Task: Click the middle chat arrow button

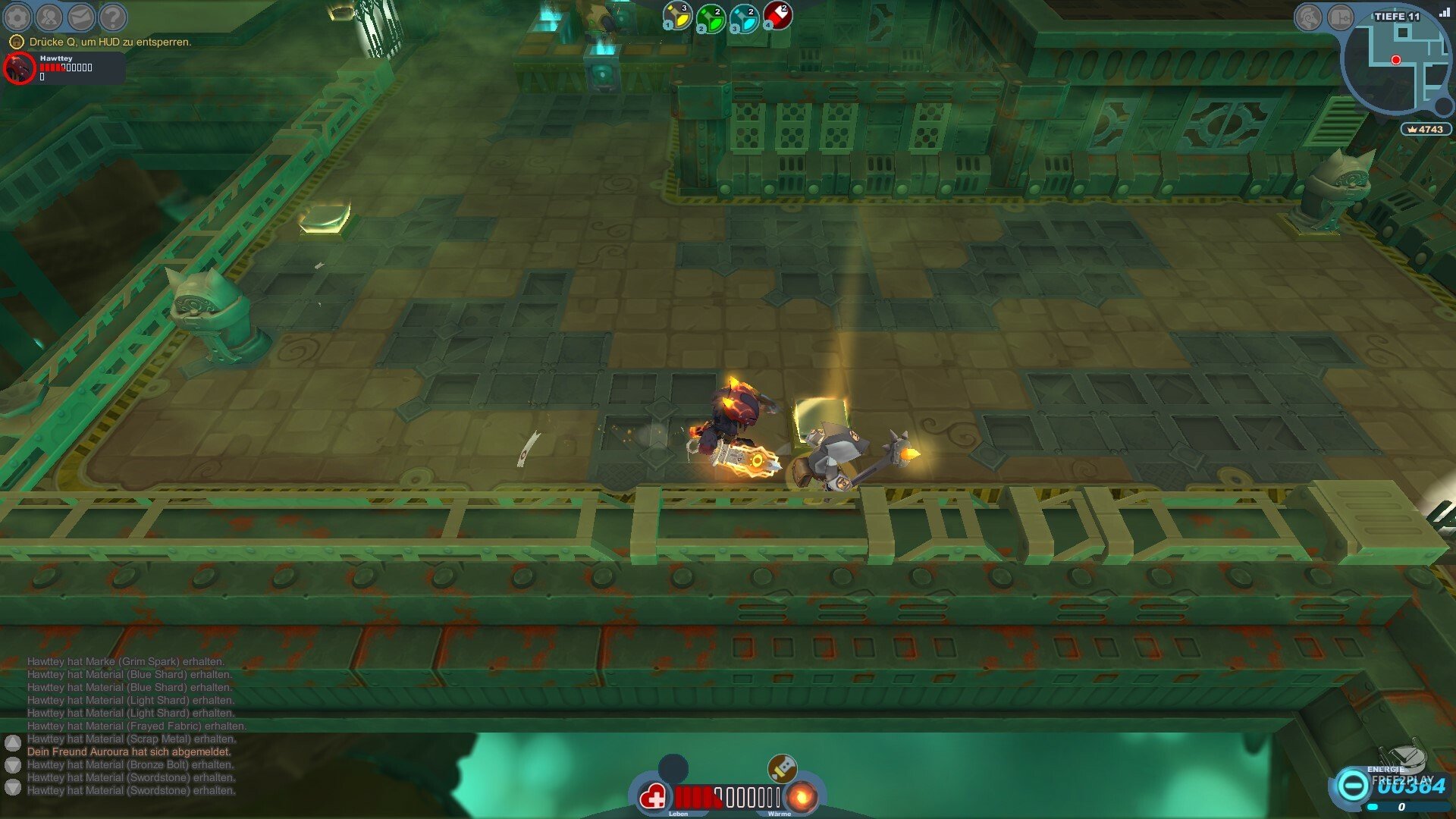Action: tap(13, 764)
